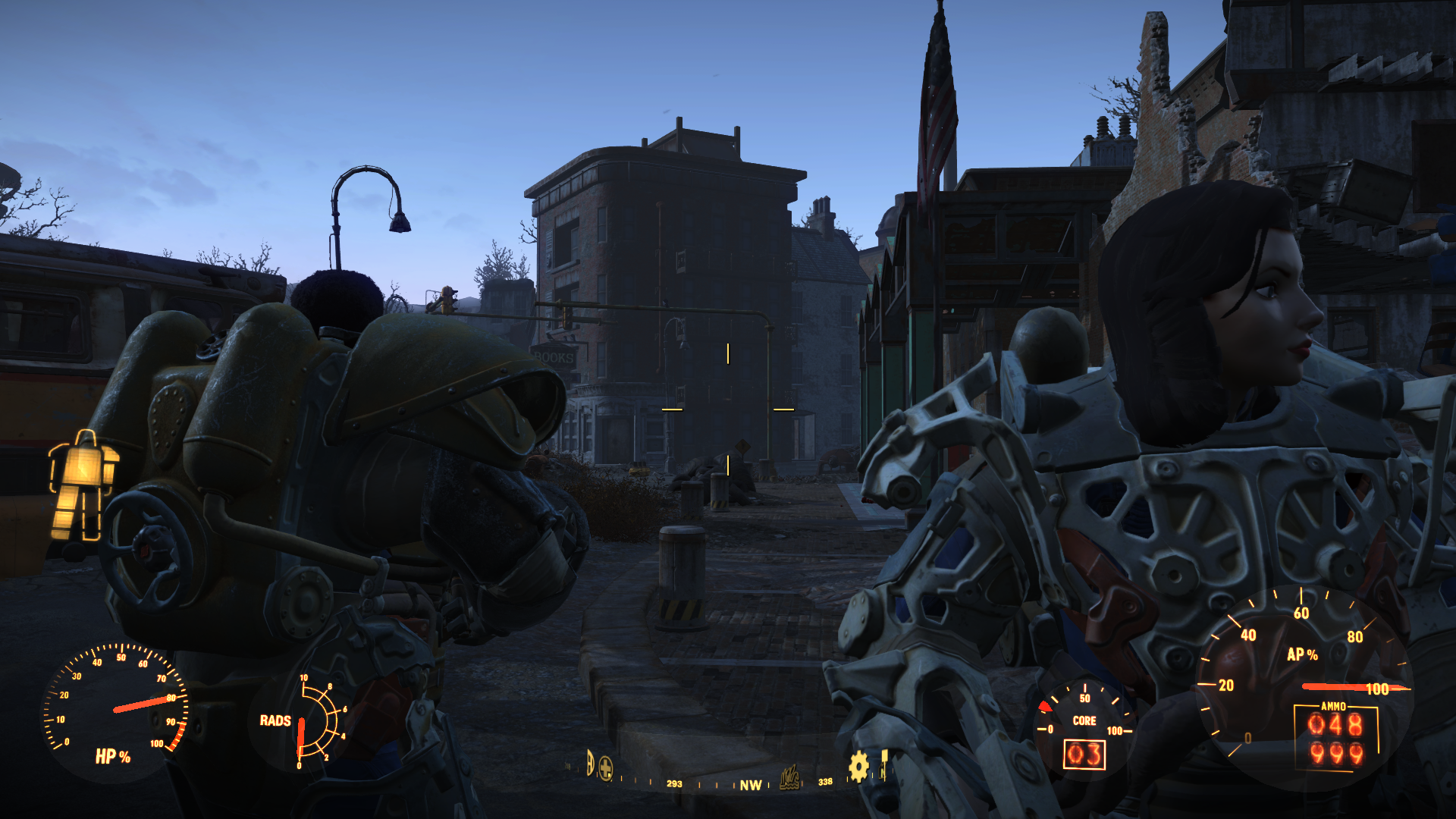Click the half-circle marker on the compass

coord(589,762)
